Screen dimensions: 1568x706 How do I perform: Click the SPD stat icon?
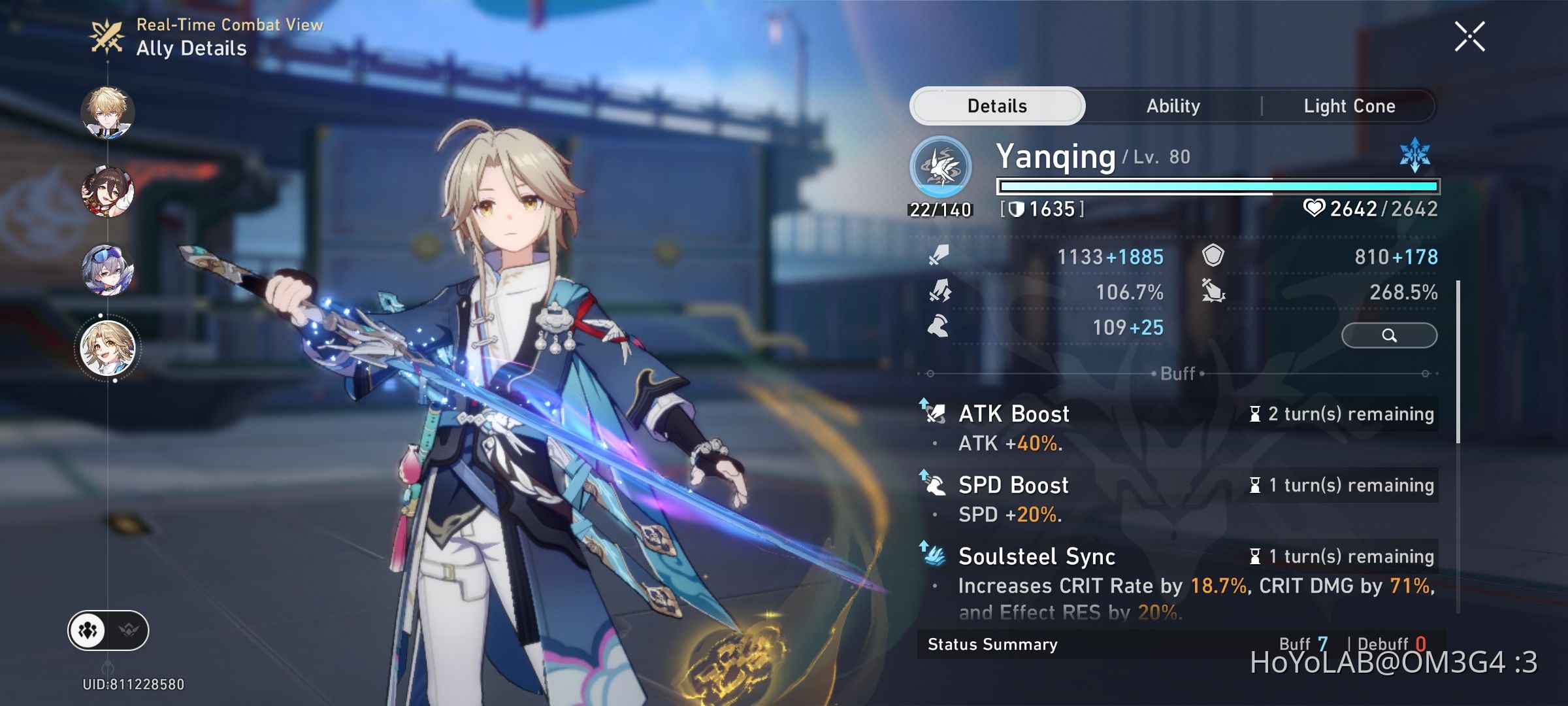coord(937,328)
